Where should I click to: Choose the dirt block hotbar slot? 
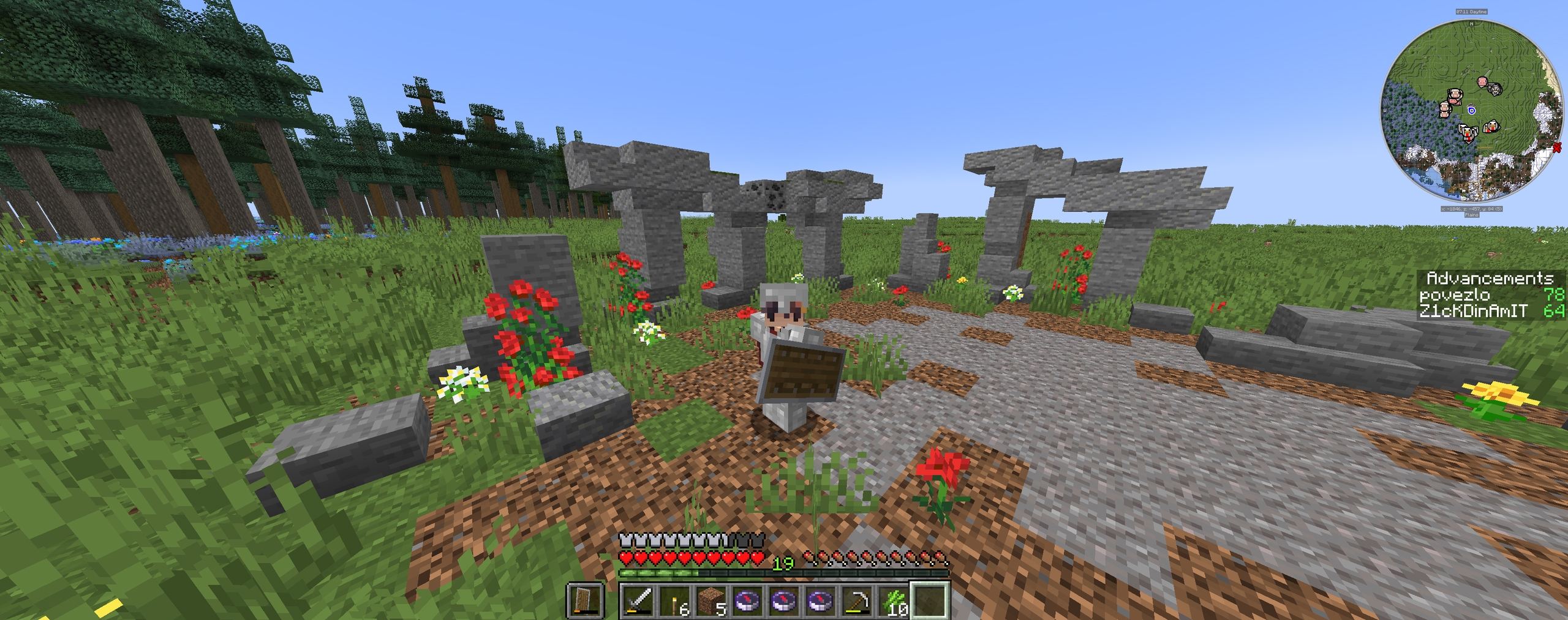point(711,600)
